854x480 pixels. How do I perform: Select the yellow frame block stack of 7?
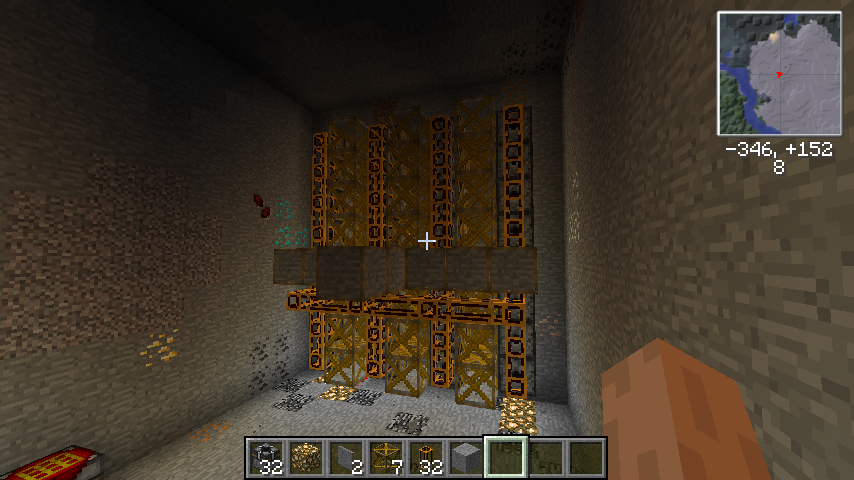pos(386,457)
